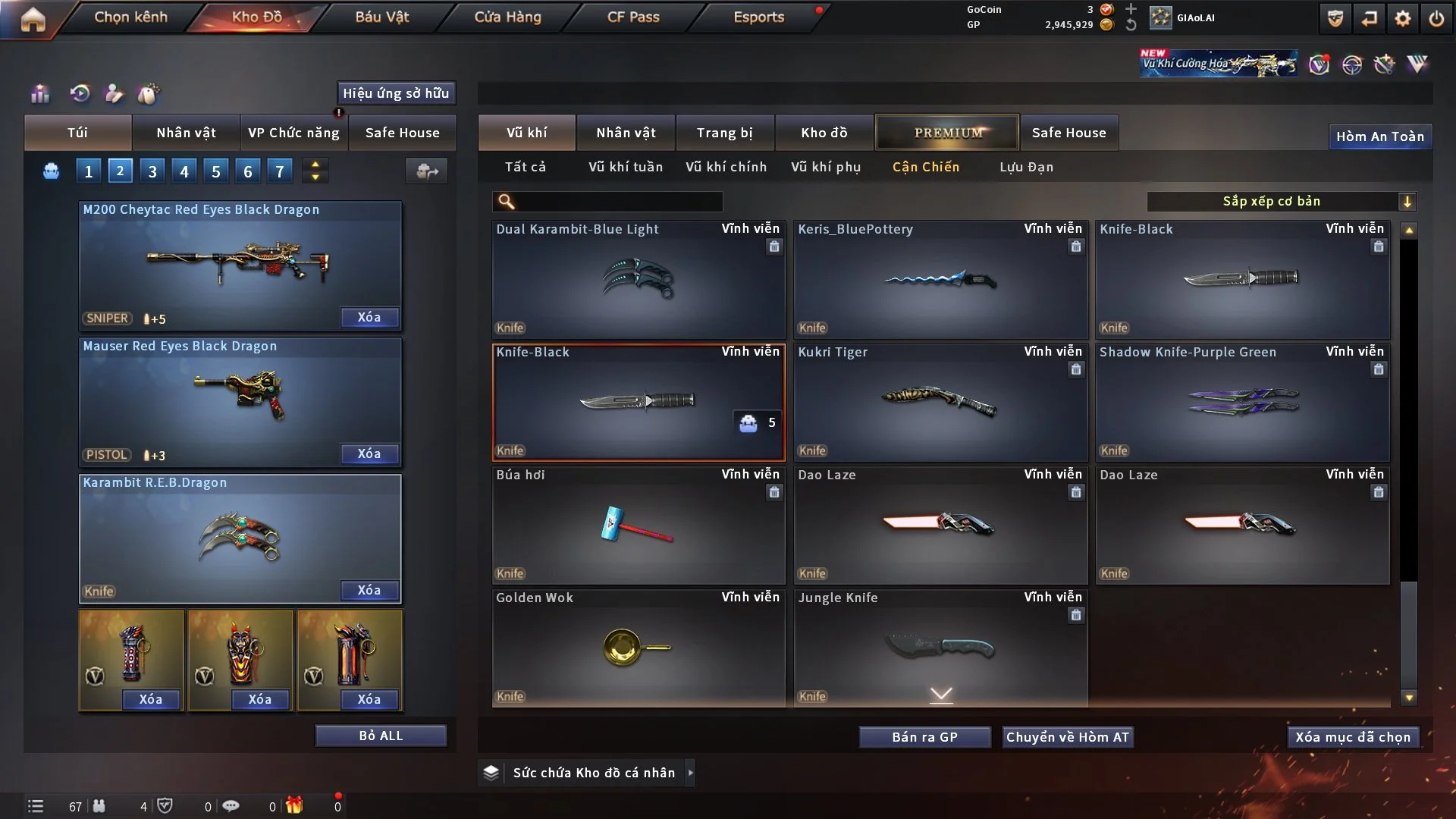This screenshot has height=819, width=1456.
Task: Switch to the Nhân vật inventory tab
Action: 626,133
